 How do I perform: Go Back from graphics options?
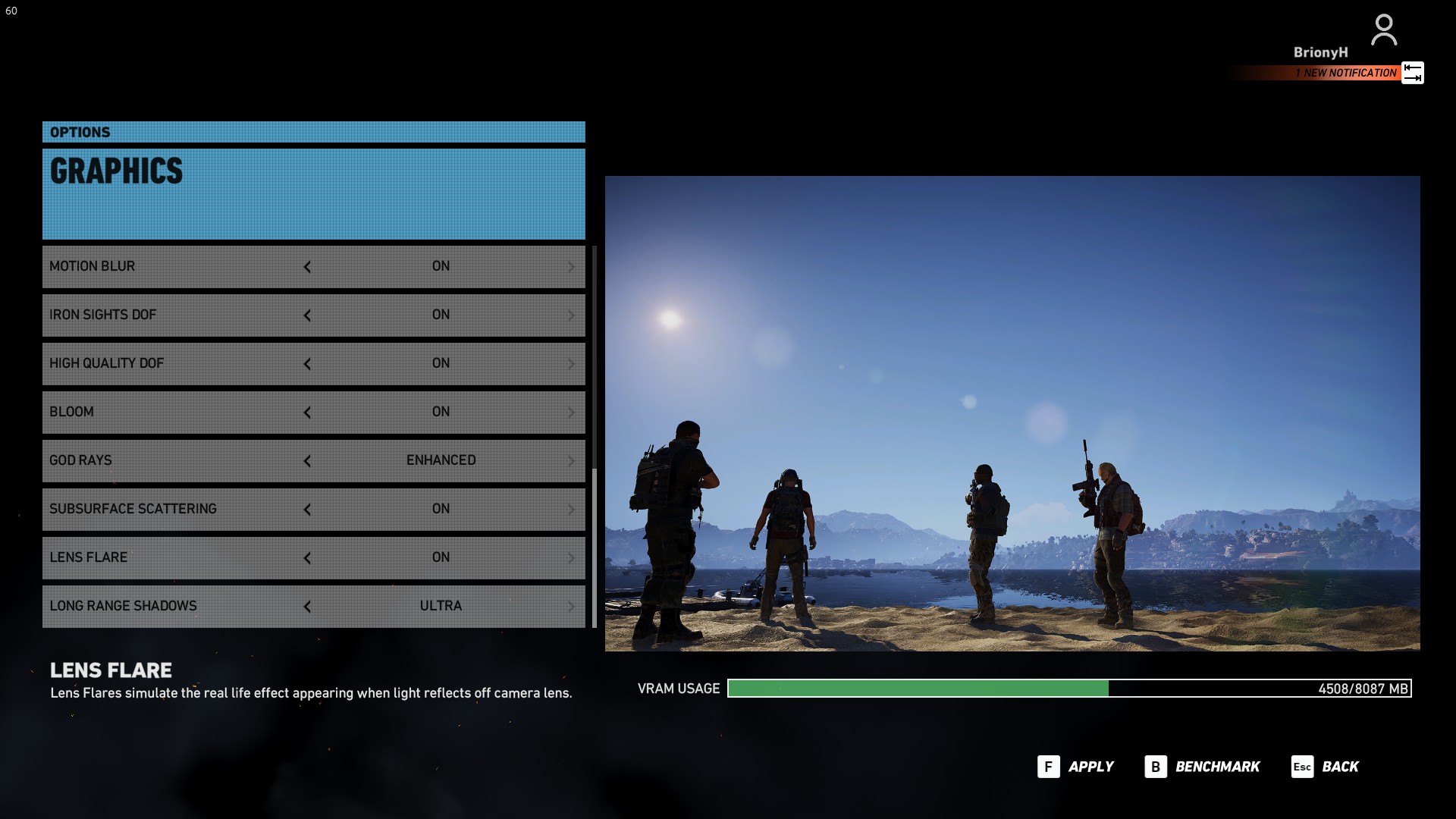(x=1326, y=767)
